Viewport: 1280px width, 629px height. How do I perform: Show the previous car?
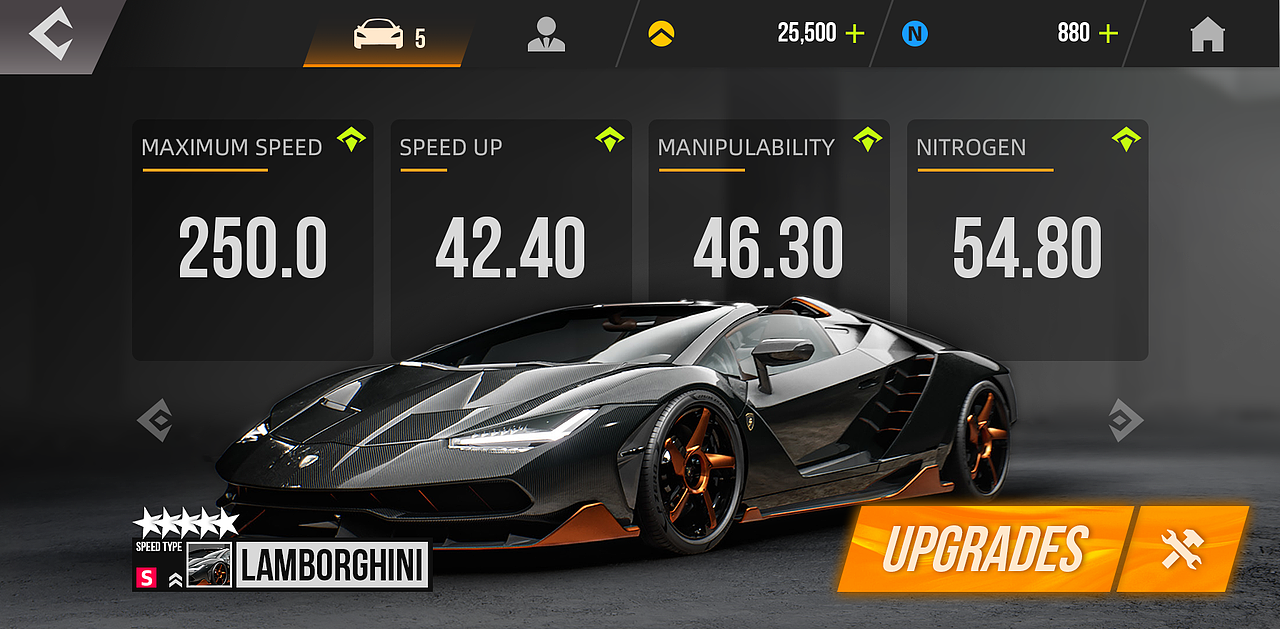pos(154,420)
